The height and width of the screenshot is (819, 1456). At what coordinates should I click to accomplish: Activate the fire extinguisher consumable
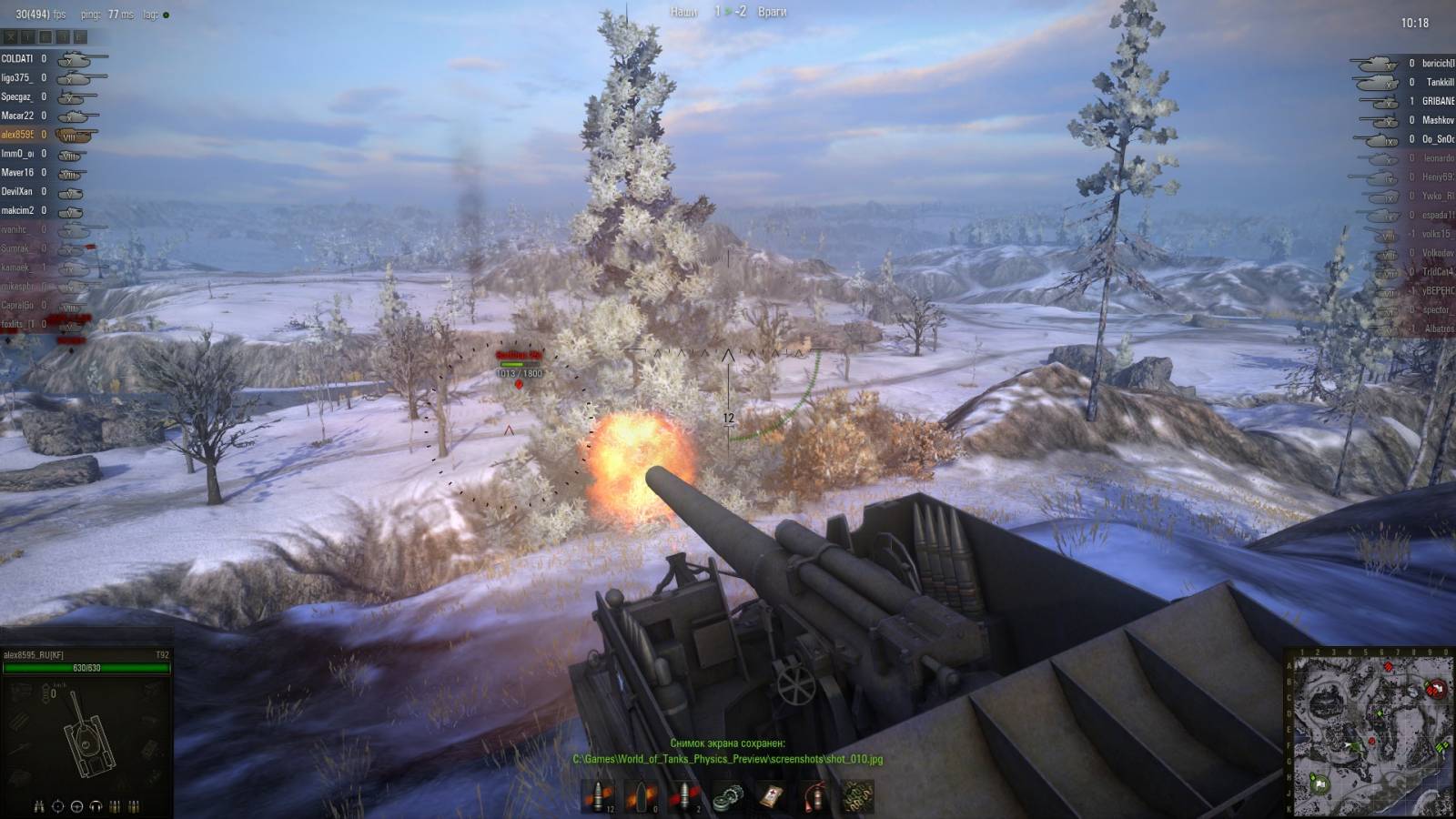coord(814,796)
